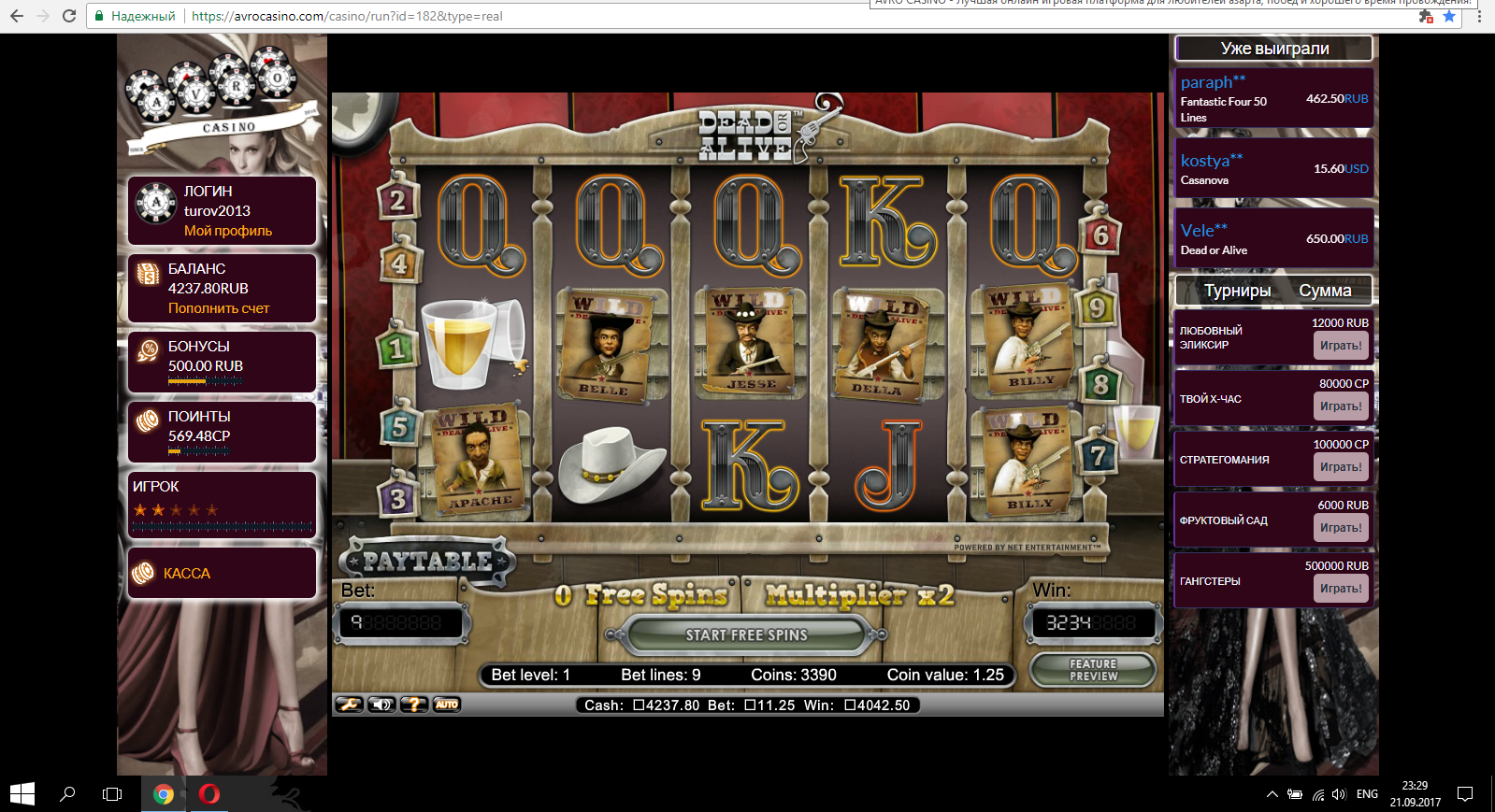
Task: Play the Любовный Эликсир tournament
Action: [x=1341, y=346]
